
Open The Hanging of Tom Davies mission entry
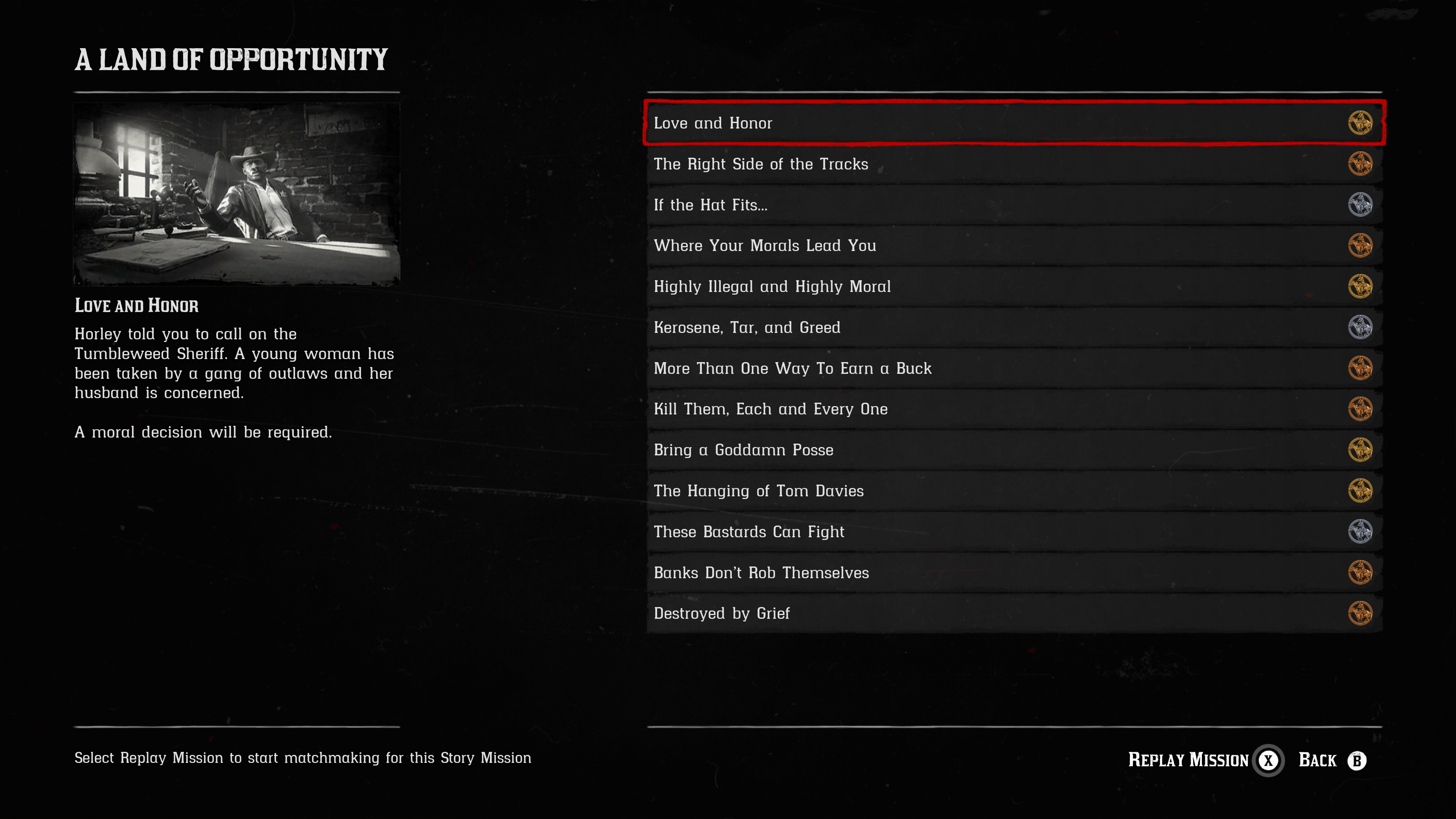coord(758,491)
